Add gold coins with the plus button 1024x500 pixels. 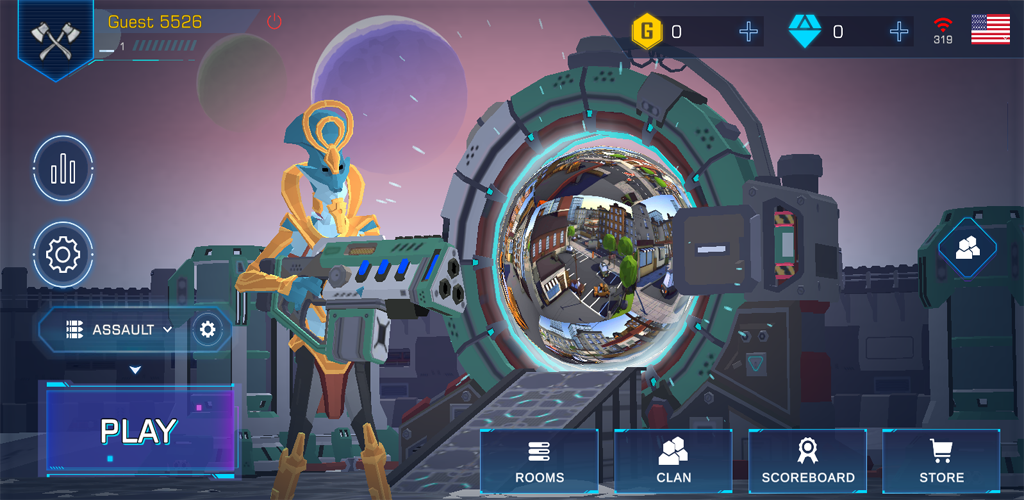tap(748, 32)
